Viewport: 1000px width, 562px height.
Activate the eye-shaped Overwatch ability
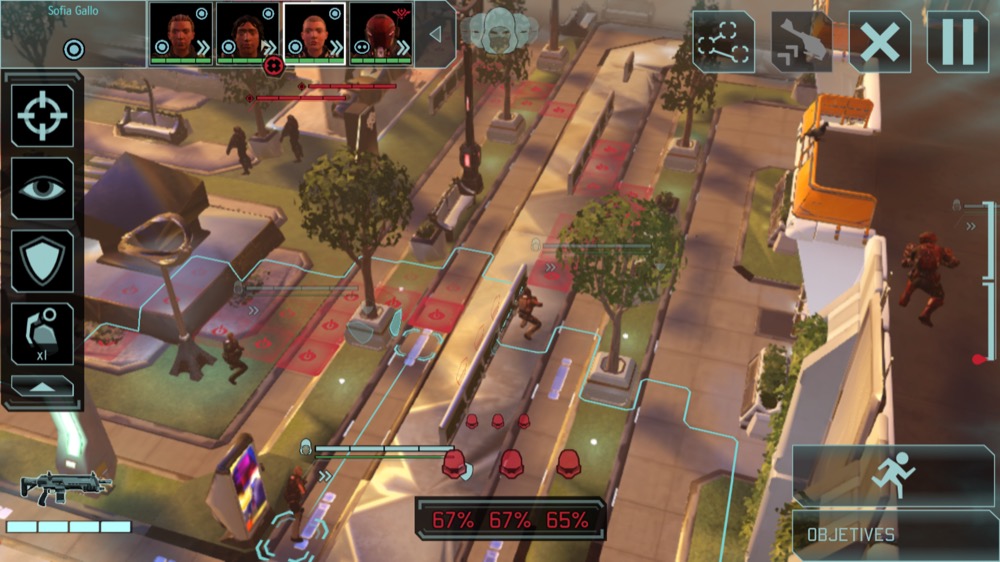(42, 188)
